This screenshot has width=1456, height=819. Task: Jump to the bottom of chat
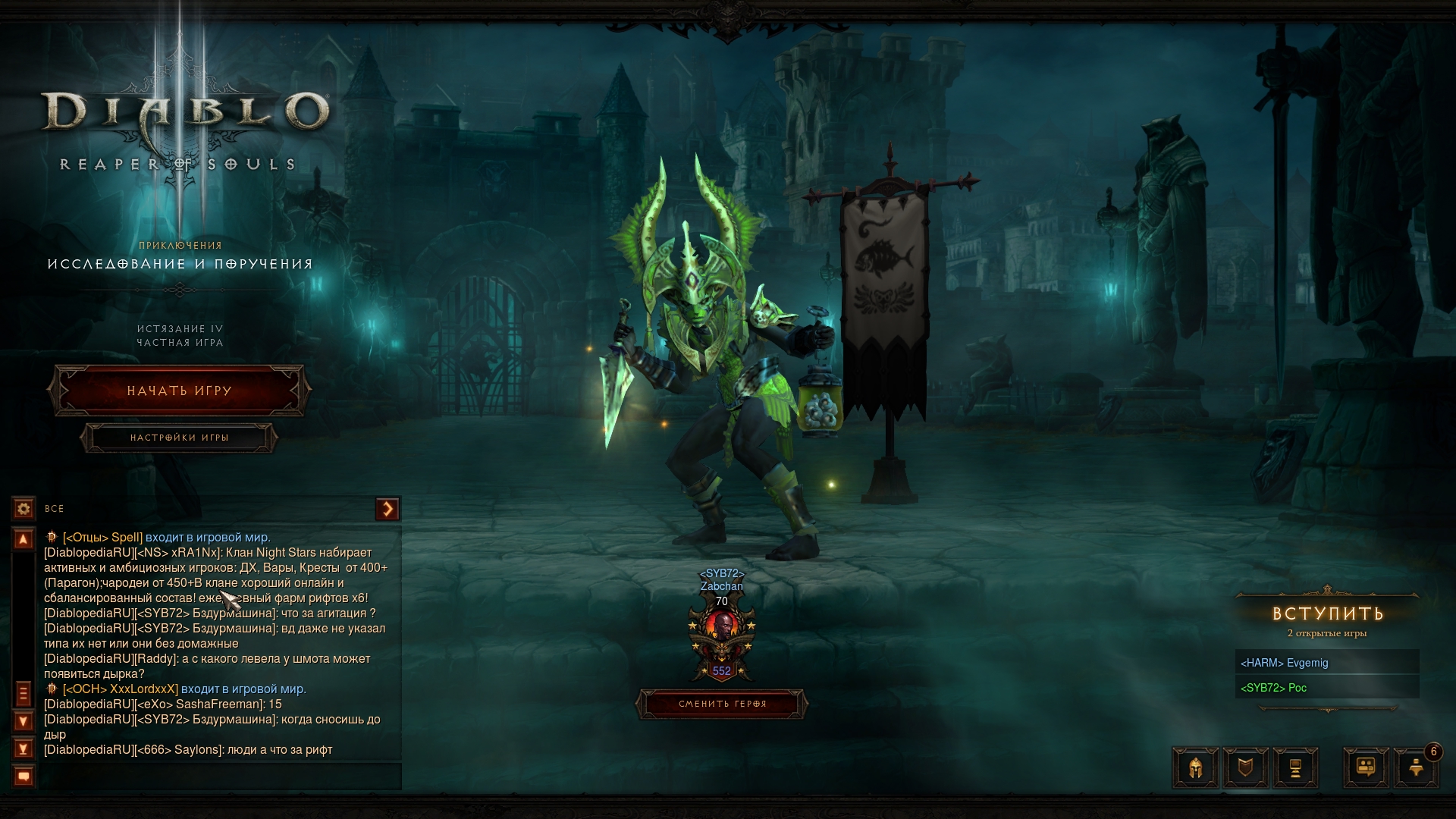24,749
